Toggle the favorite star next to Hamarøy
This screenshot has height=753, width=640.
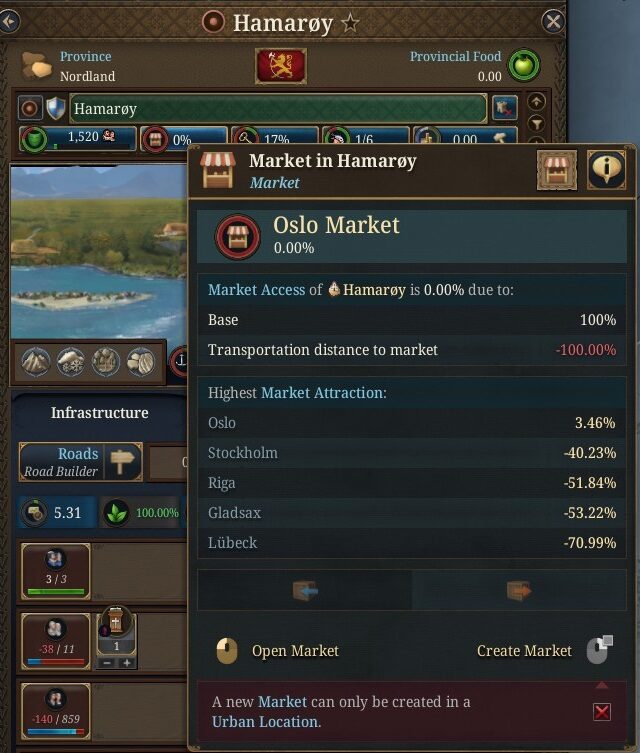pyautogui.click(x=350, y=22)
